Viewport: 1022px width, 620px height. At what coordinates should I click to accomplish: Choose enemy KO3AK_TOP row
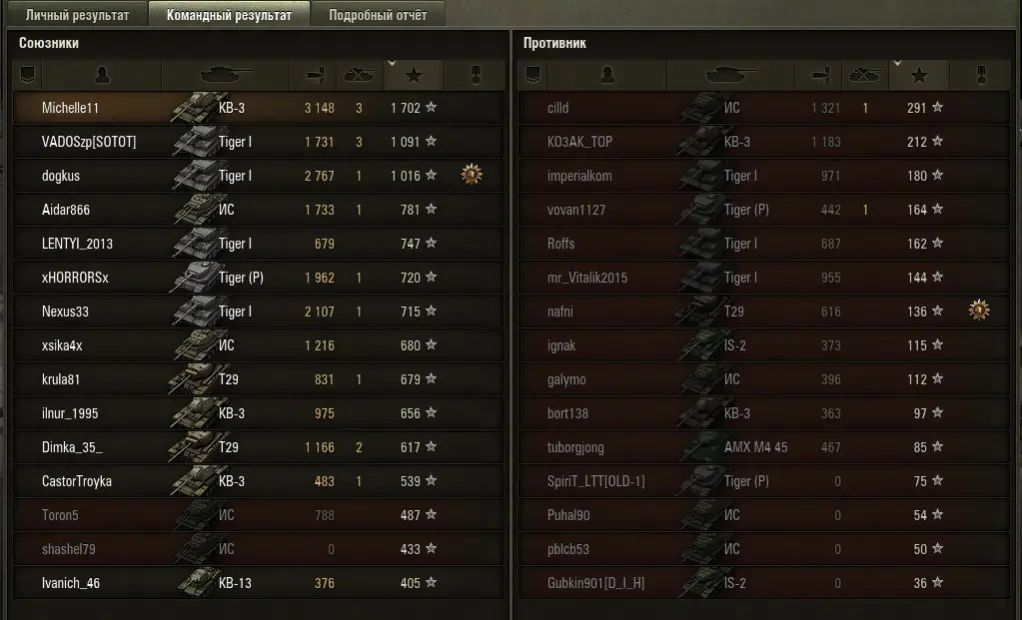pyautogui.click(x=580, y=142)
